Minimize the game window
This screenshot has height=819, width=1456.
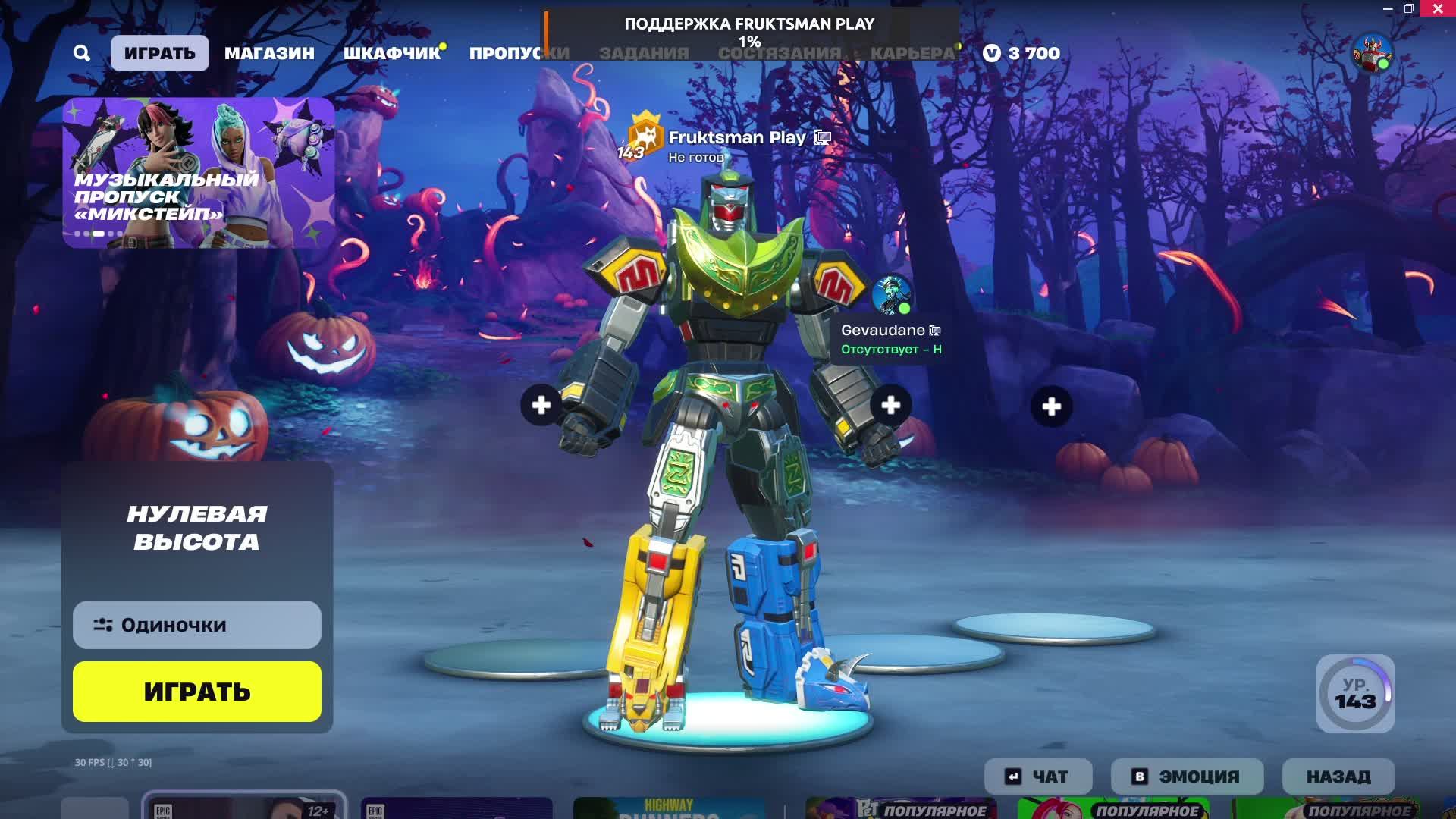[x=1388, y=9]
